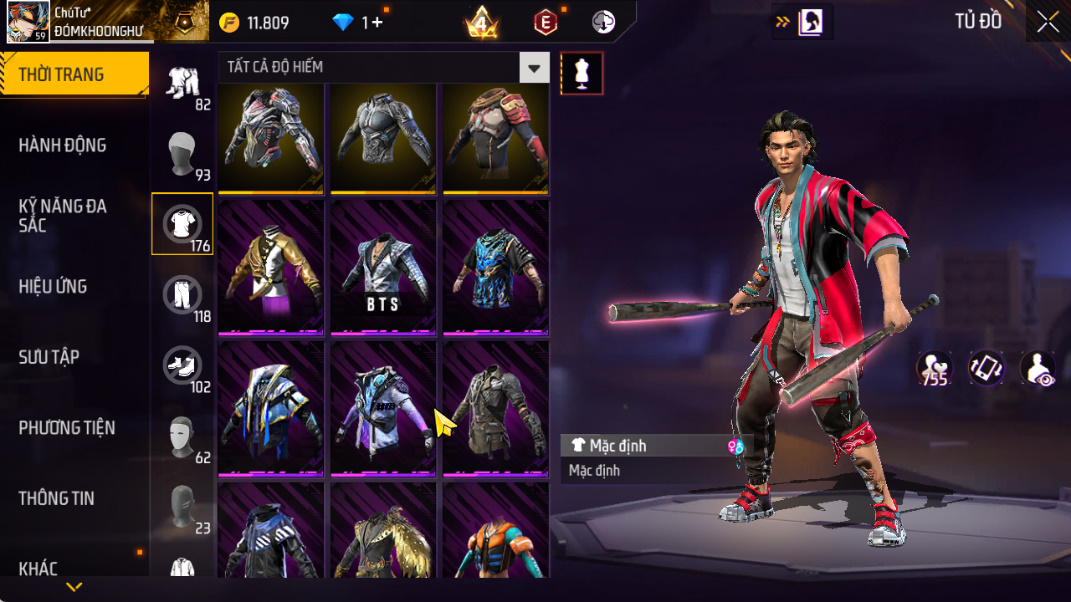Click the gold coin balance 11.809
Screen dimensions: 1071x602
(255, 23)
